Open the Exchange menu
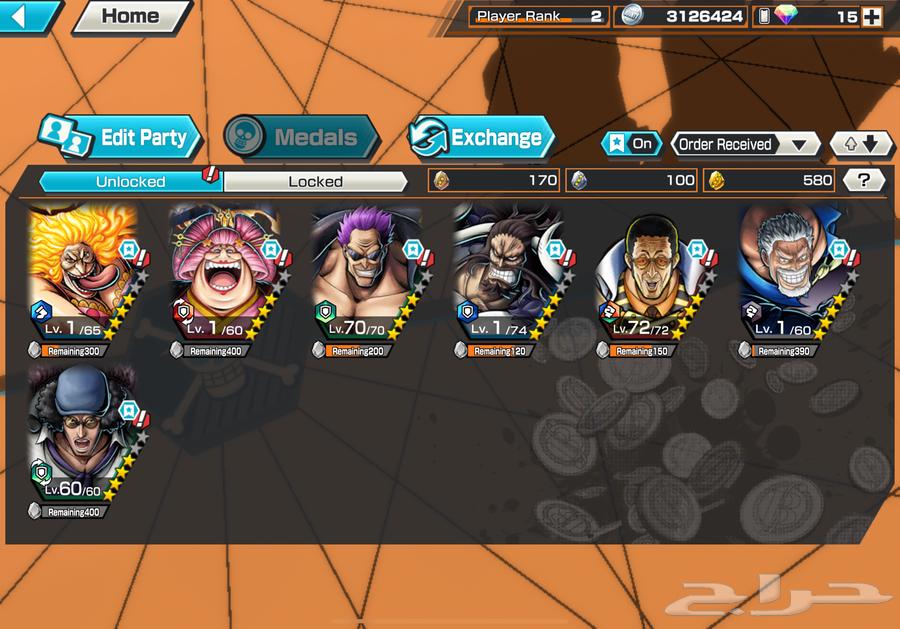 point(481,138)
